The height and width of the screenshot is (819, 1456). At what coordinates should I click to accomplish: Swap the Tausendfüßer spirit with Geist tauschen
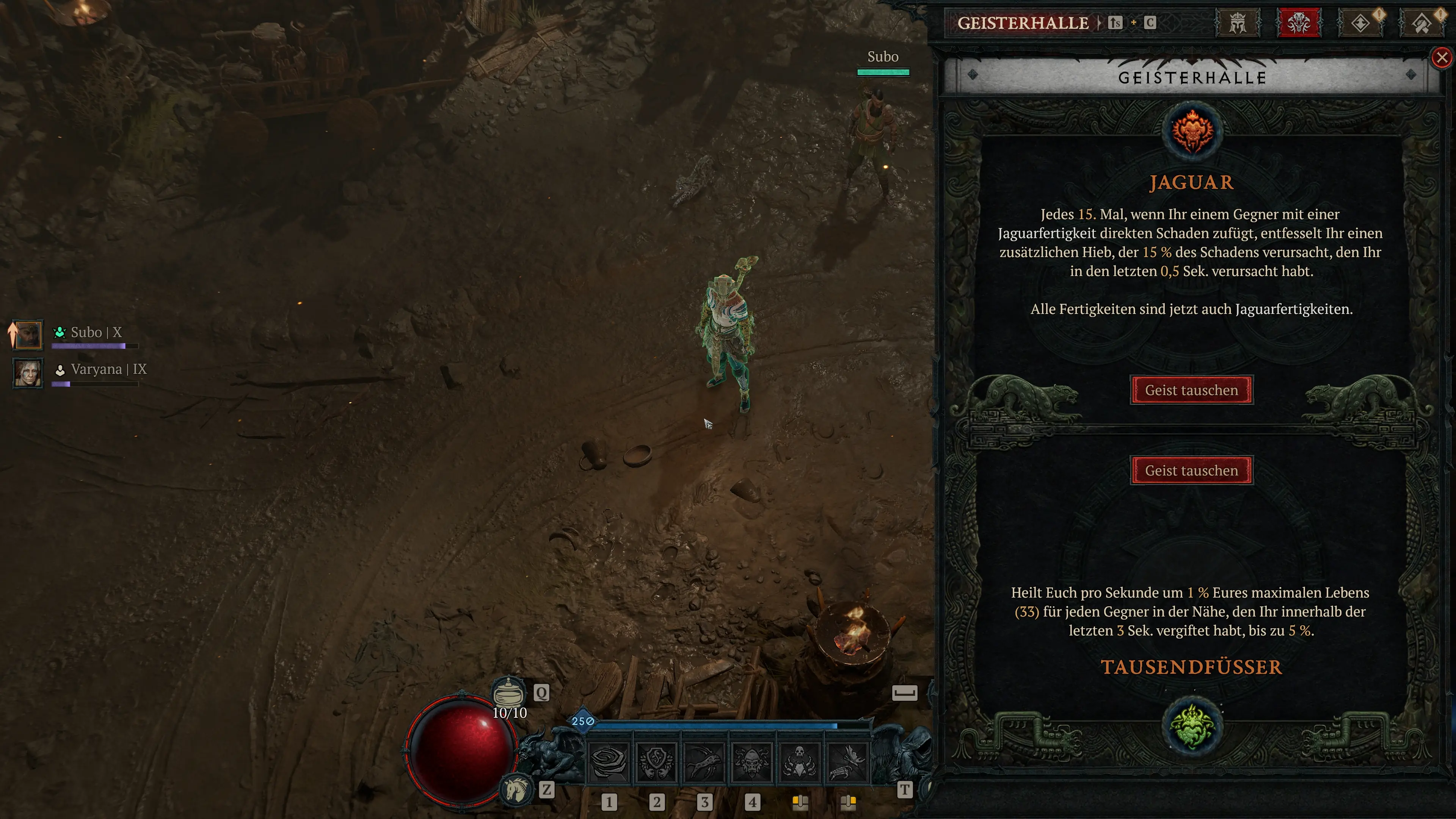click(1191, 470)
